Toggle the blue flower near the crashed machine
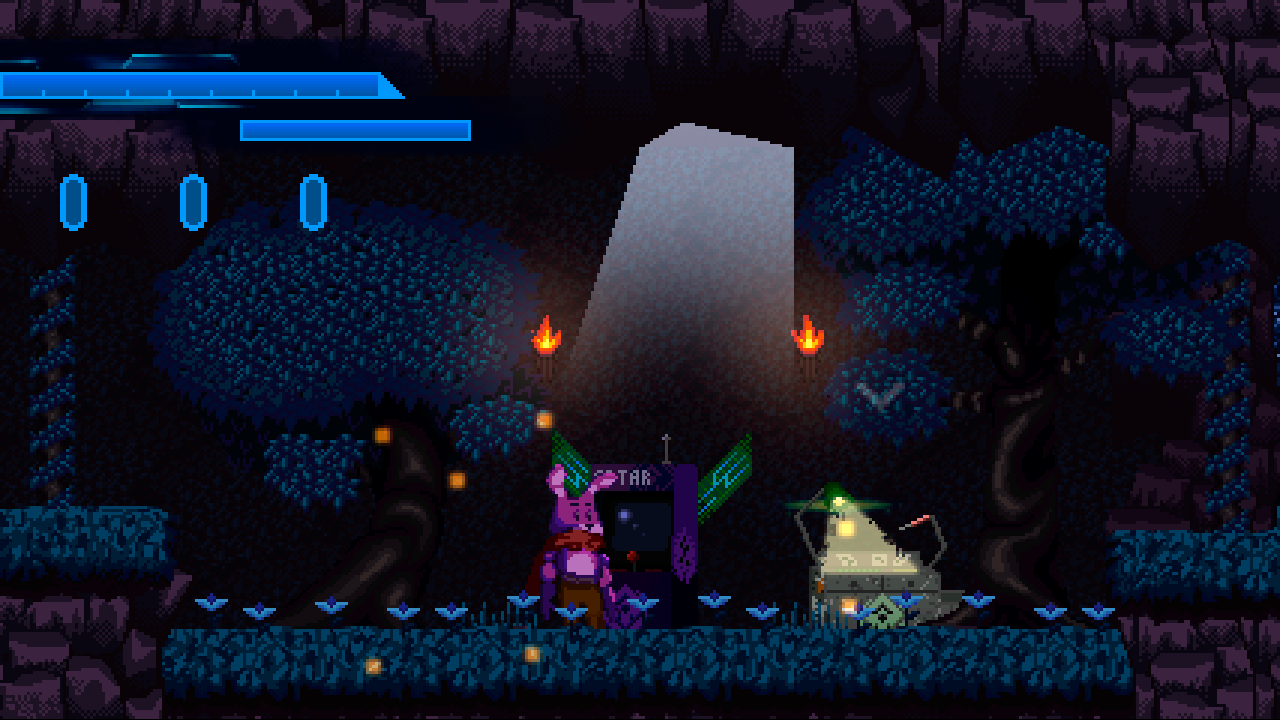This screenshot has height=720, width=1280. tap(905, 600)
